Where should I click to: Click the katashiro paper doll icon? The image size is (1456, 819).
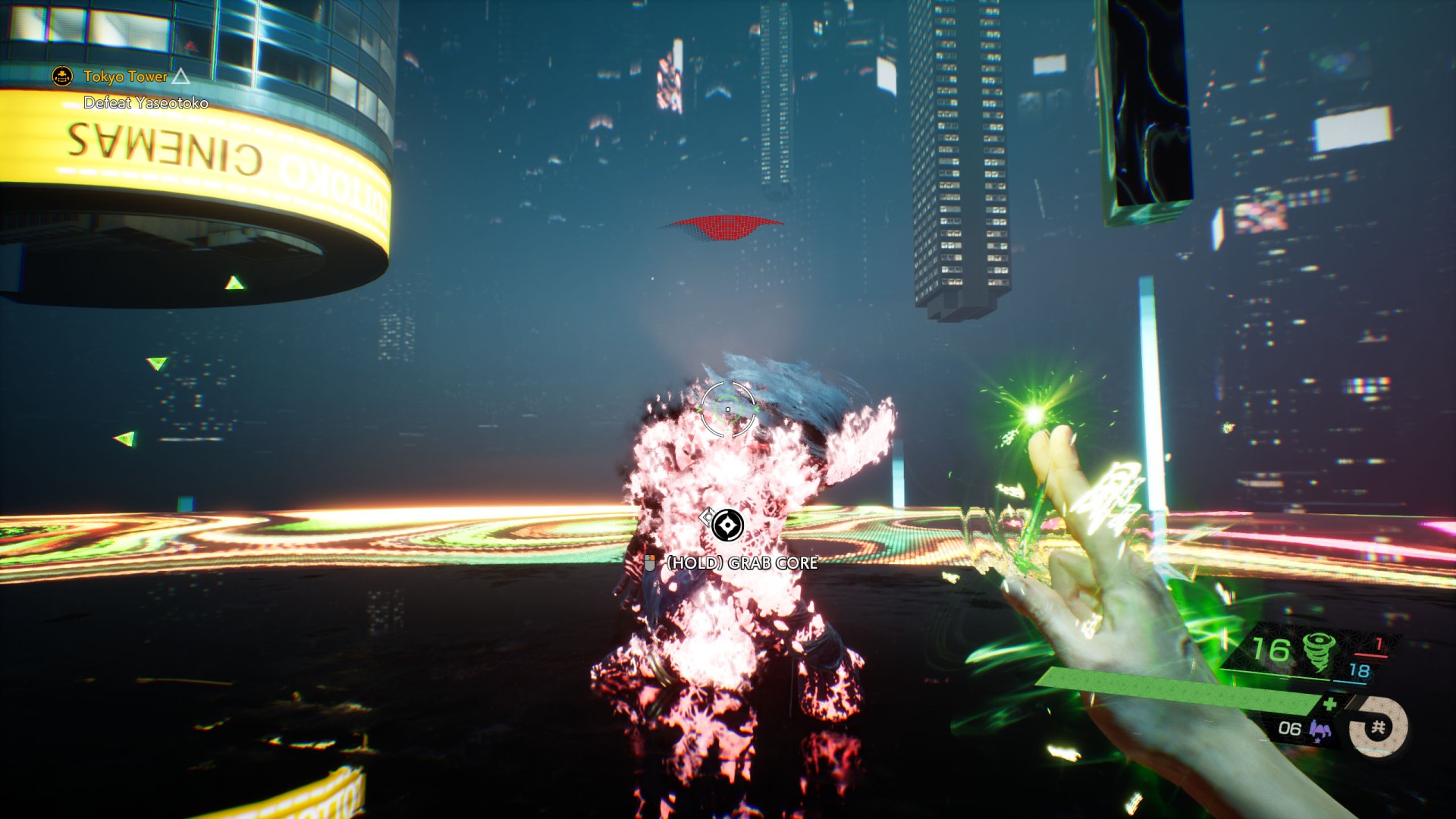tap(1319, 730)
